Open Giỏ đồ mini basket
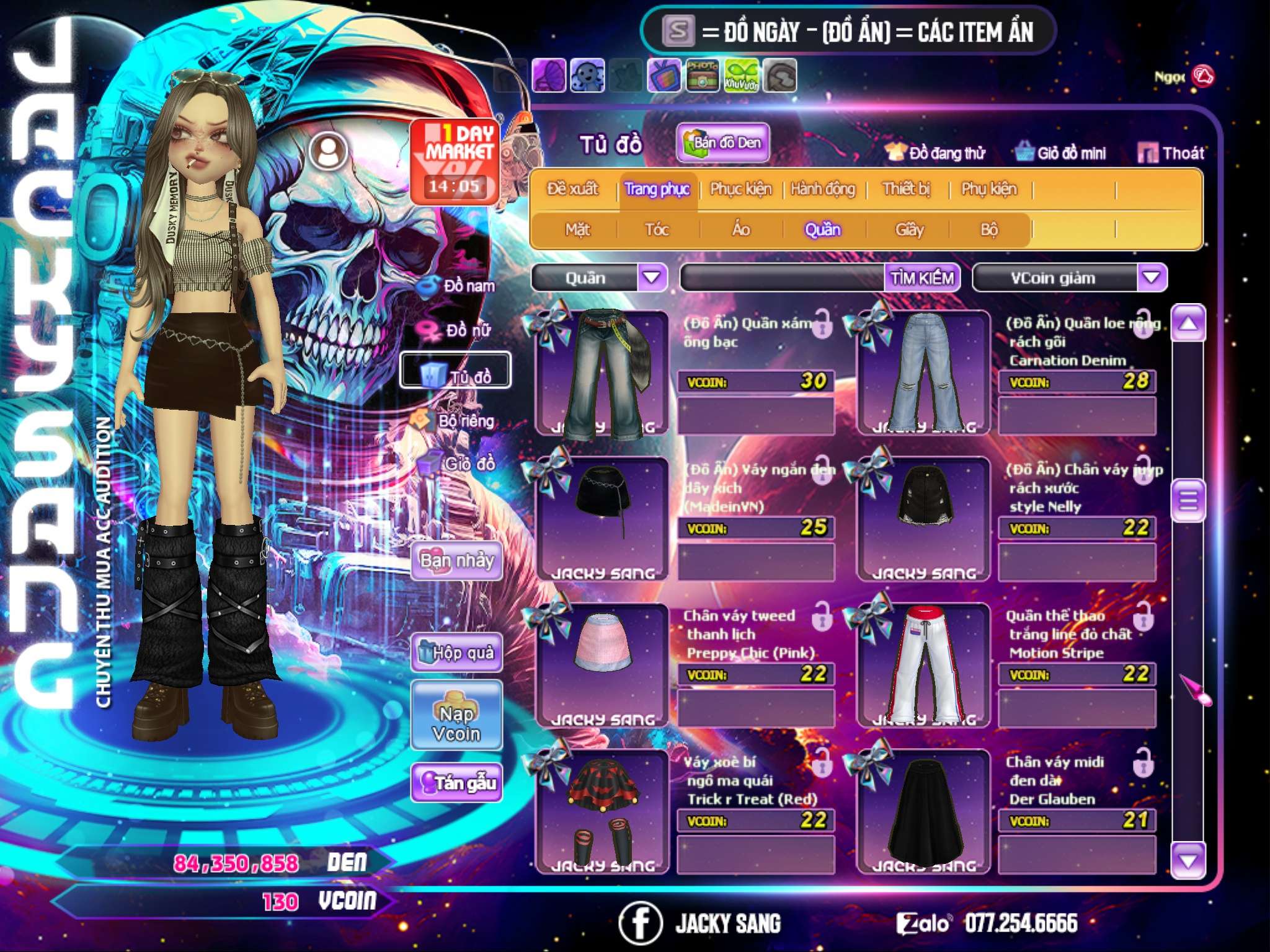1270x952 pixels. click(x=1061, y=153)
